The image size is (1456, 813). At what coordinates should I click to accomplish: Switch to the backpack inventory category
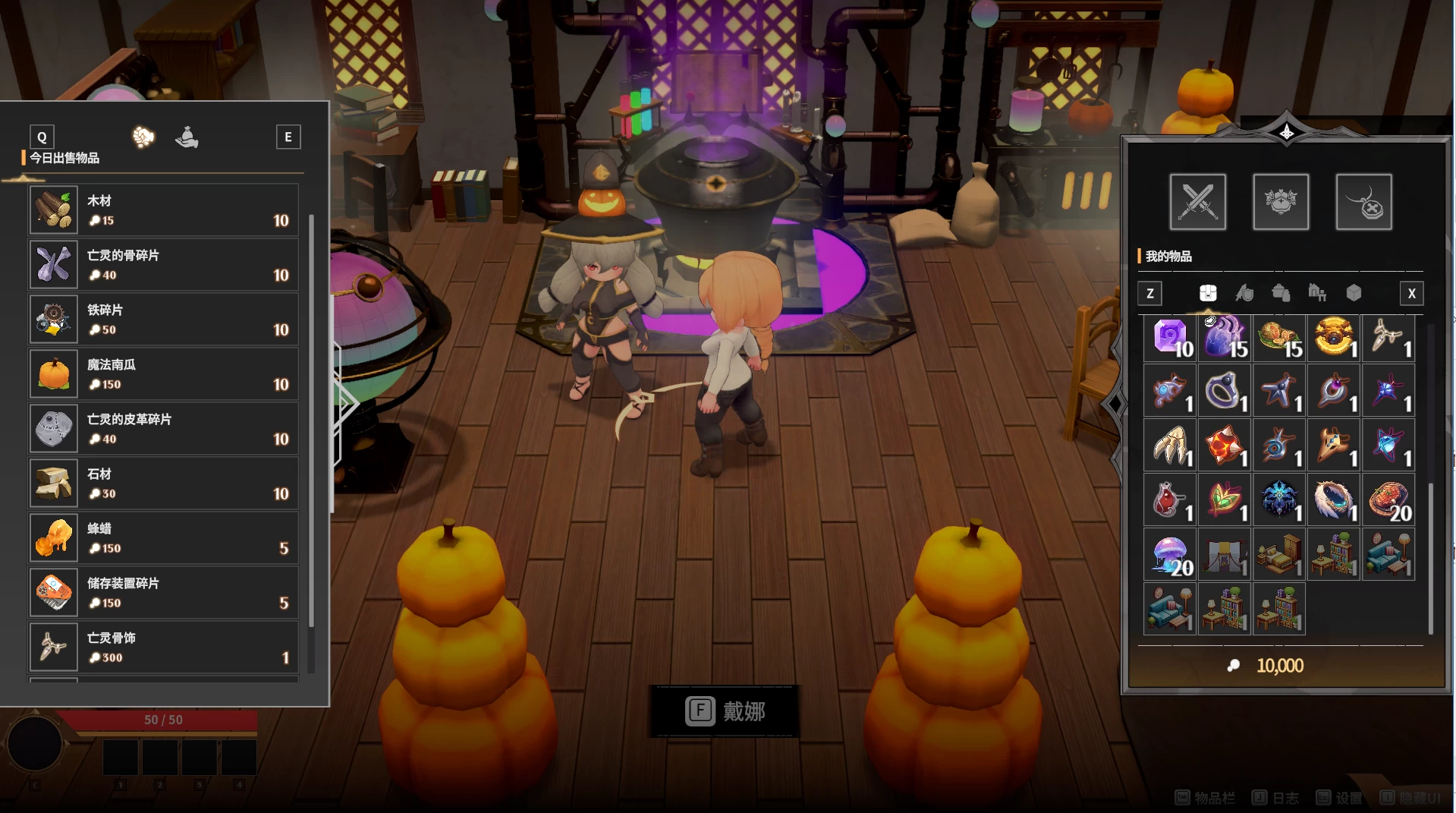click(1209, 293)
